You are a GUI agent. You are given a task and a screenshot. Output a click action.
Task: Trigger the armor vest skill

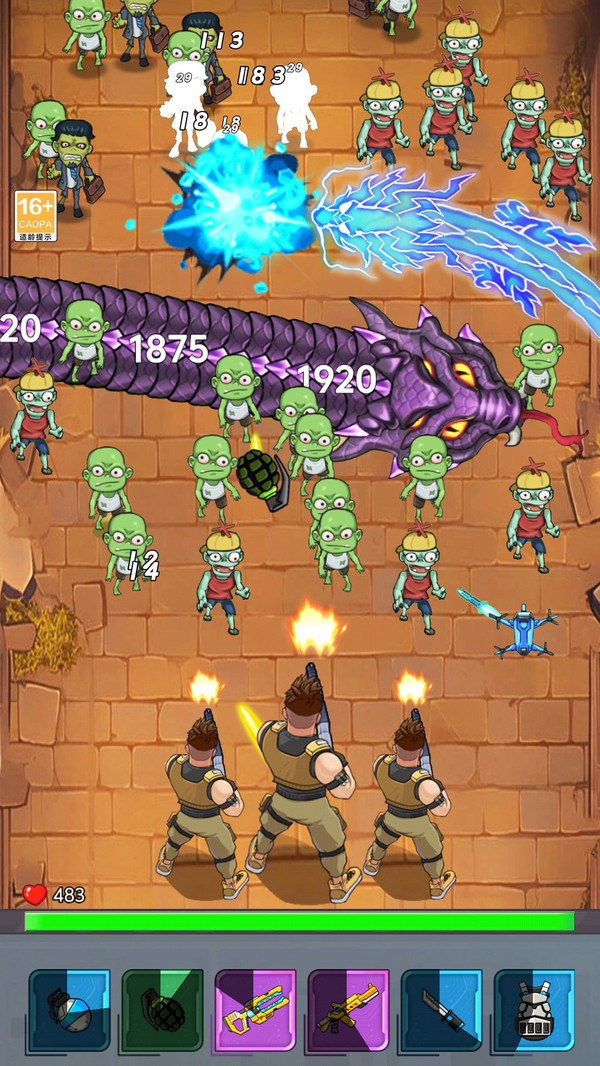pos(534,1010)
